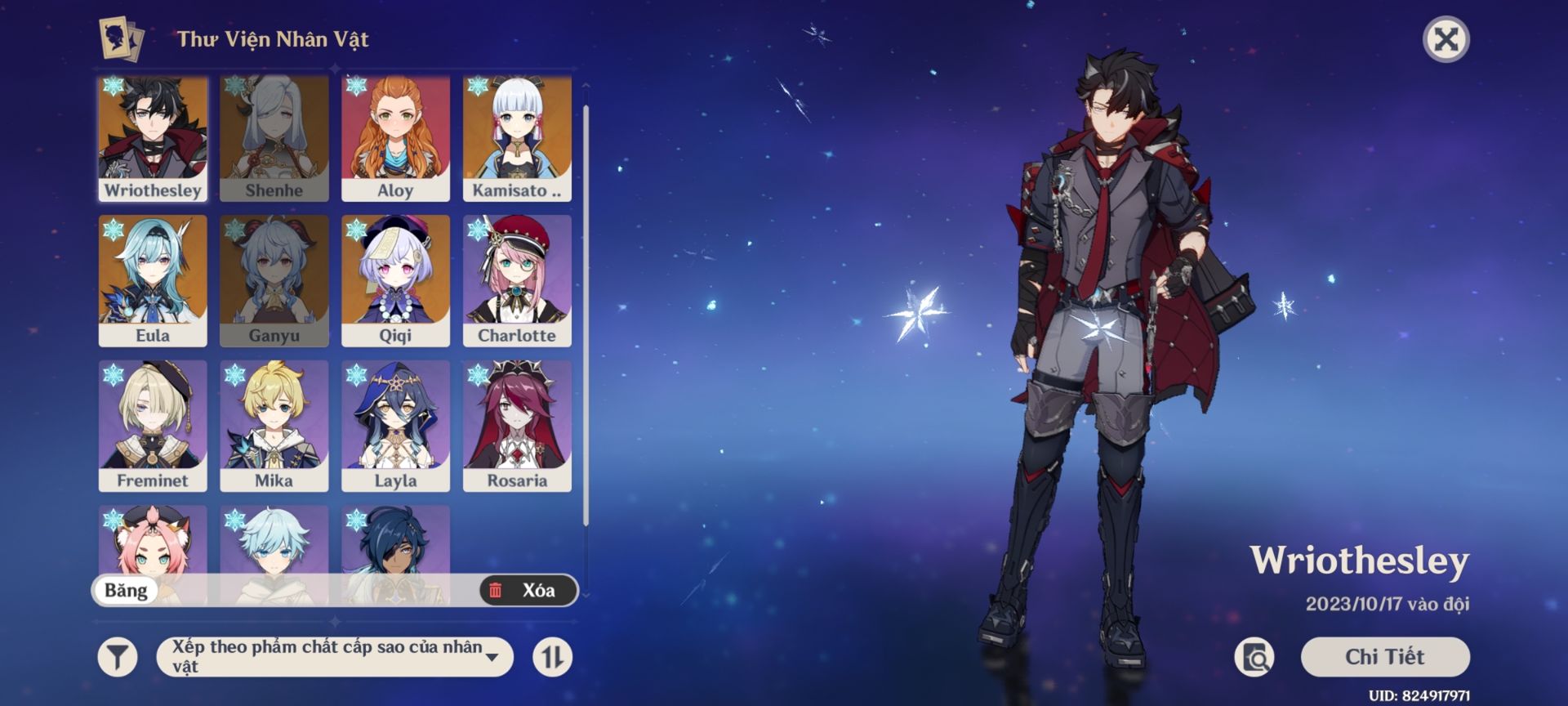1568x706 pixels.
Task: Open the funnel filter options
Action: click(118, 657)
